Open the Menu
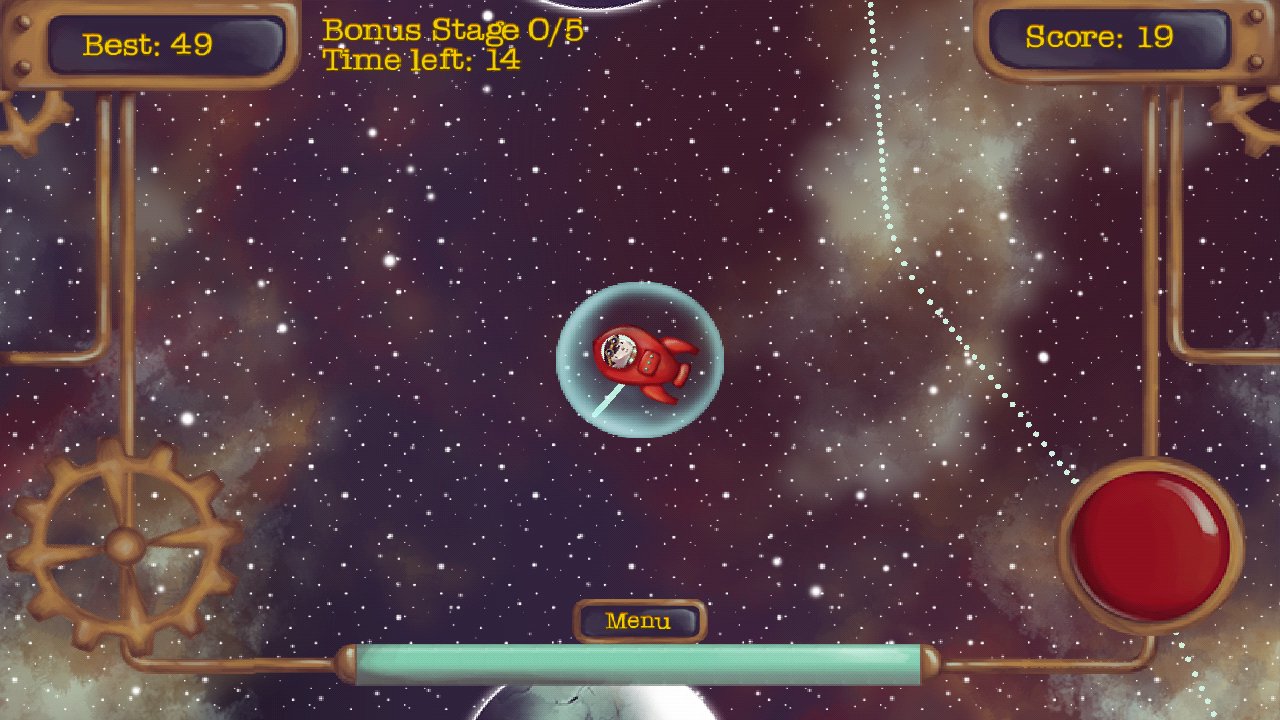 640,620
